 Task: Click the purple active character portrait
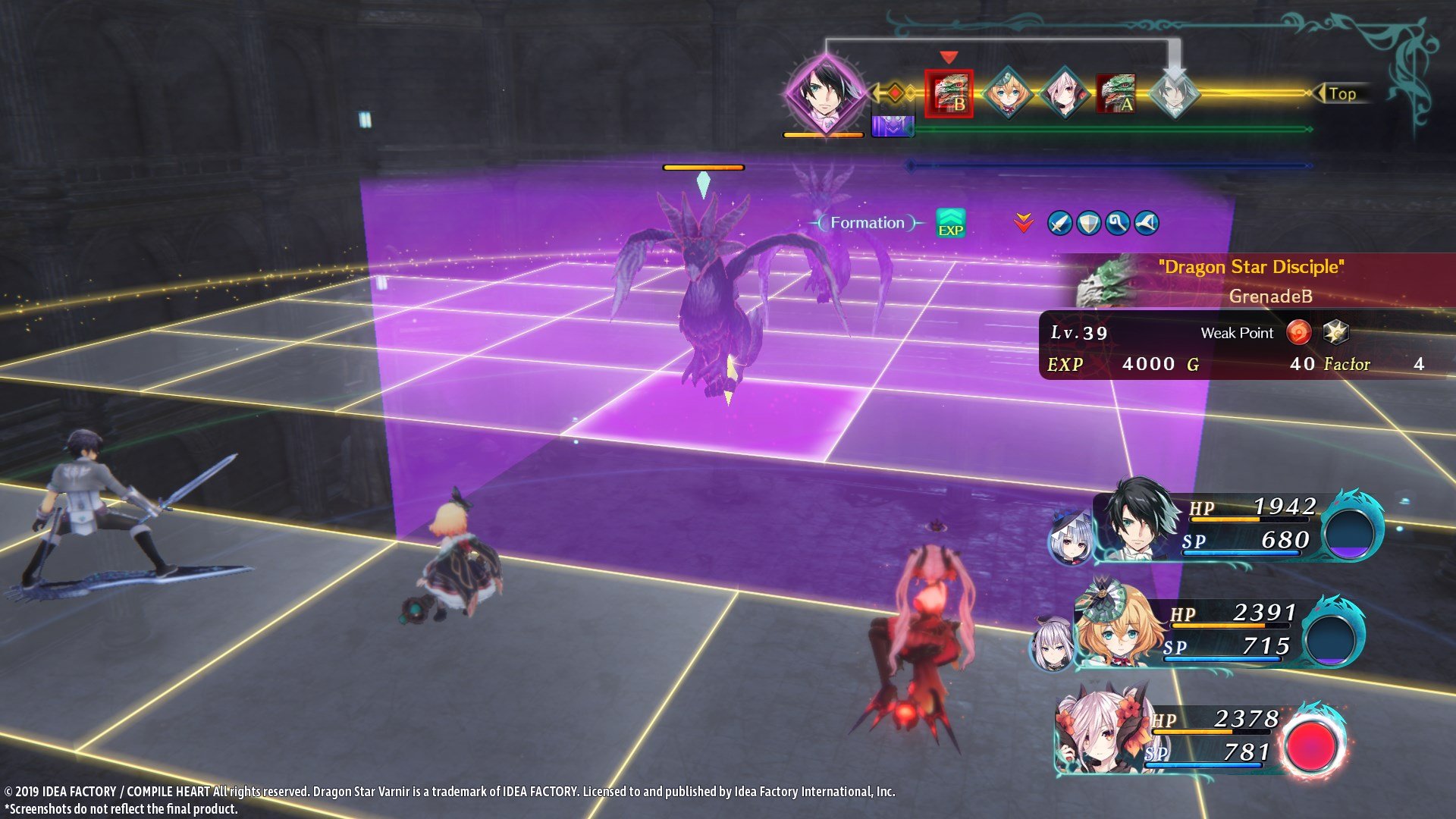point(827,89)
